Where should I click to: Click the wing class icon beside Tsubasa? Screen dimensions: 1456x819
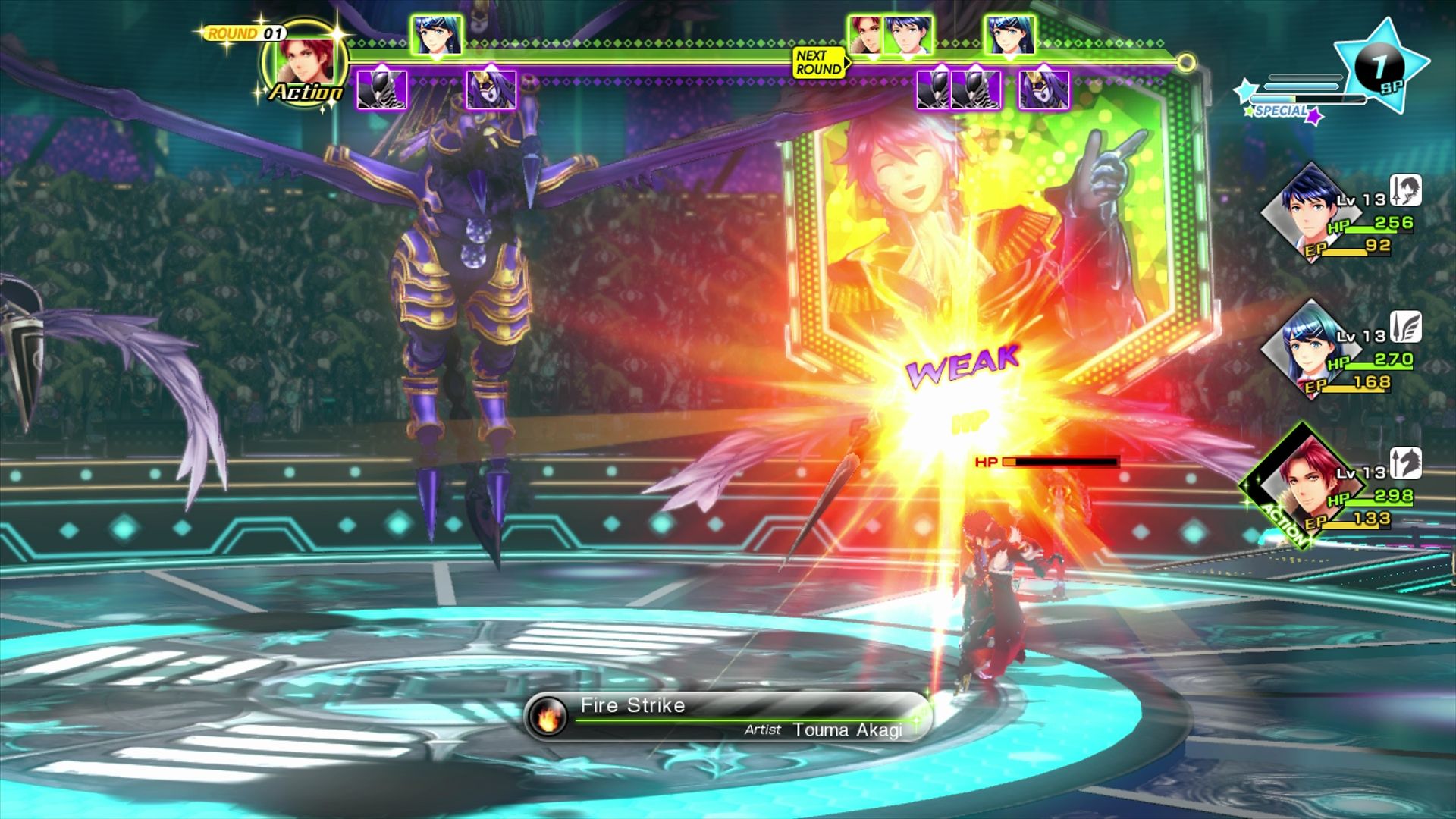coord(1405,327)
